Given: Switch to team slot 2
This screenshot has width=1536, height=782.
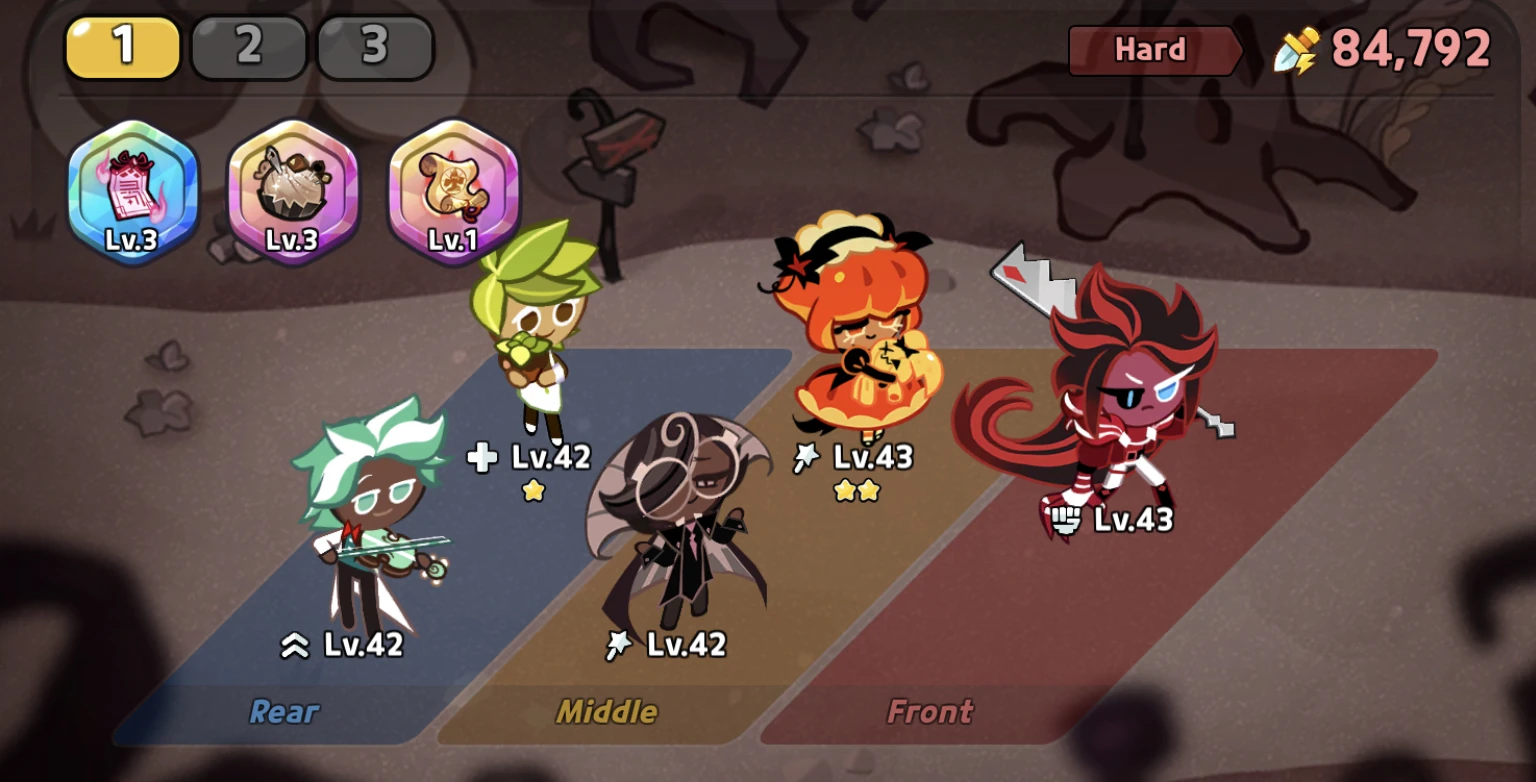Looking at the screenshot, I should tap(248, 46).
